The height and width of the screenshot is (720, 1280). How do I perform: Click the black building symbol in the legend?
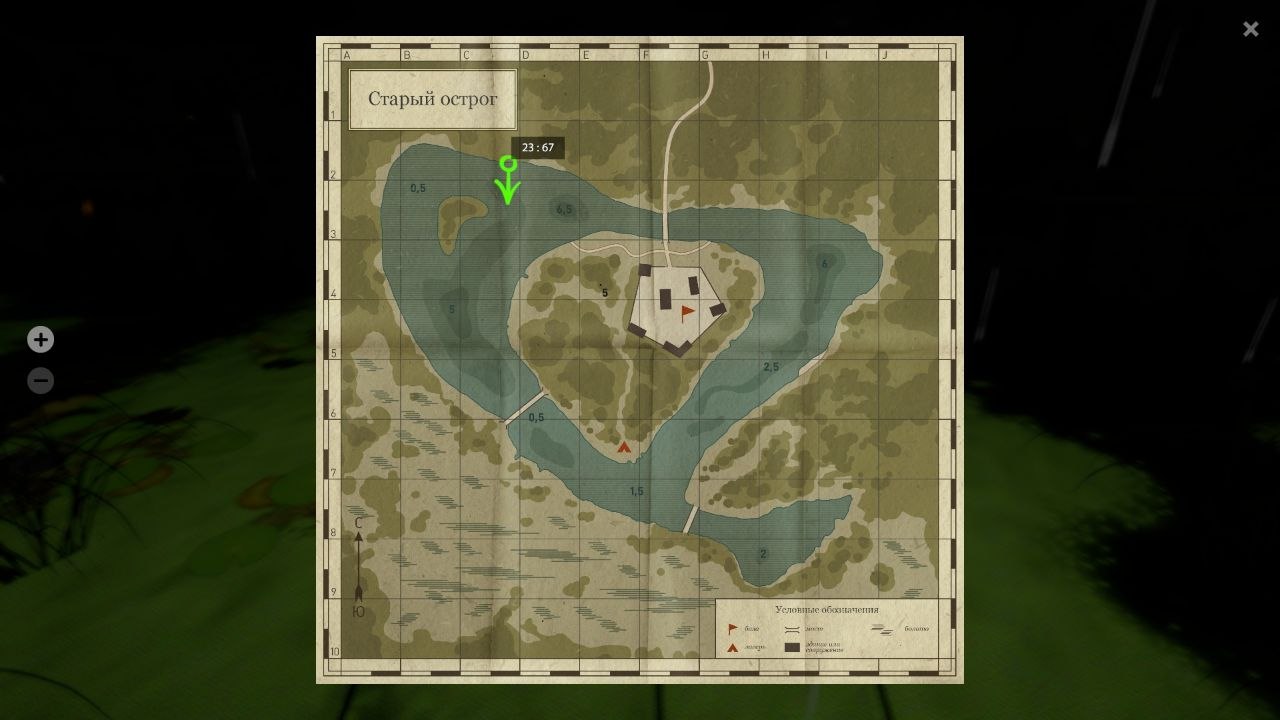pos(792,646)
